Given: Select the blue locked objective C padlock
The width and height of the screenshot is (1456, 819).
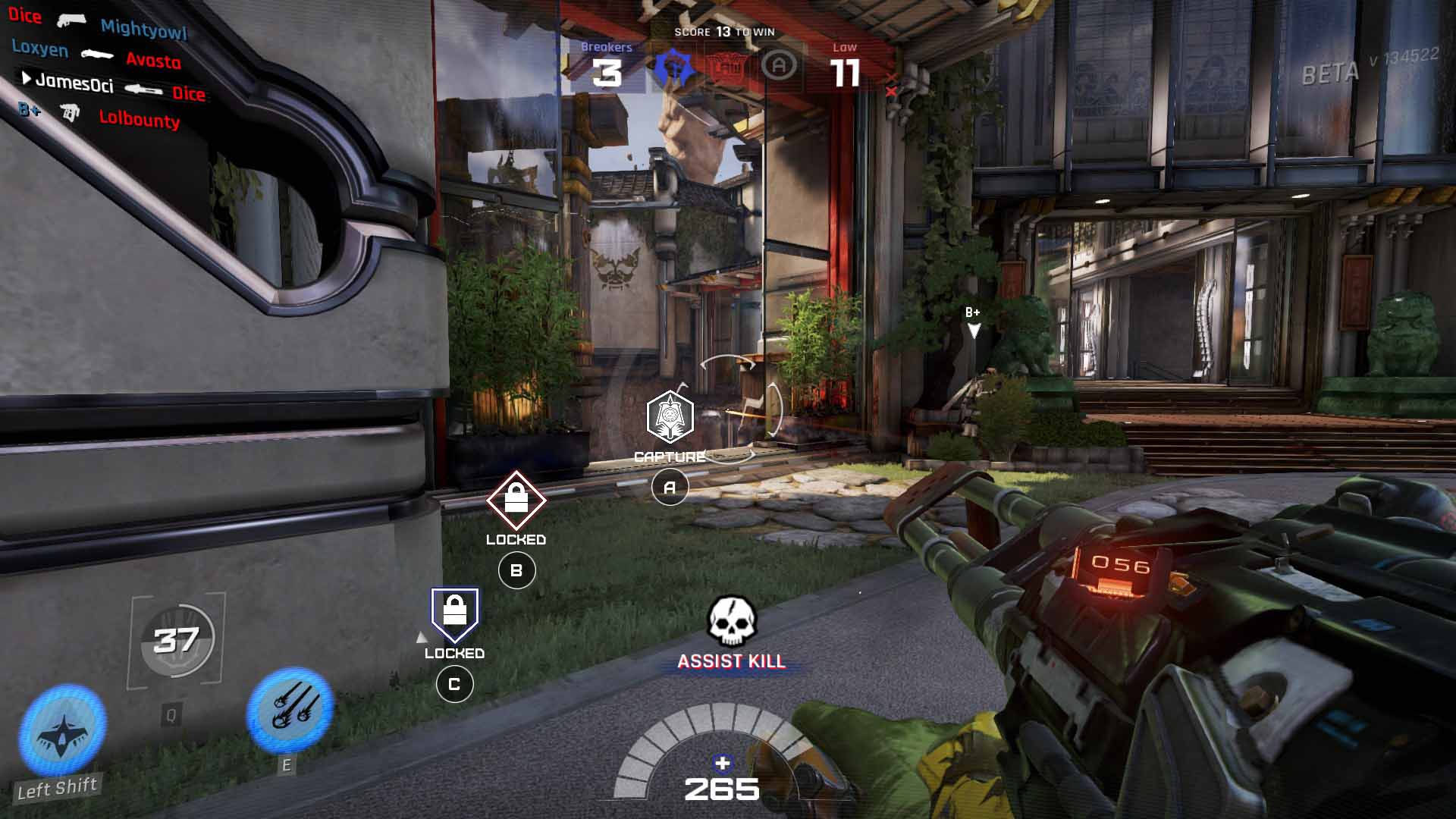Looking at the screenshot, I should click(x=454, y=613).
